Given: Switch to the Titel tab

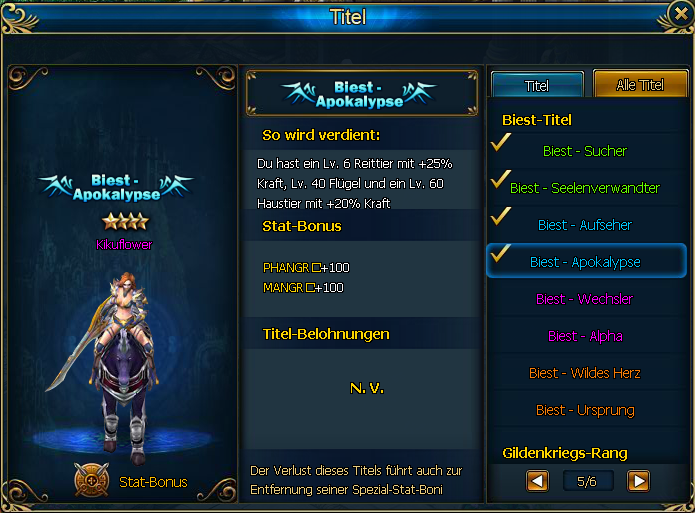Looking at the screenshot, I should 537,85.
